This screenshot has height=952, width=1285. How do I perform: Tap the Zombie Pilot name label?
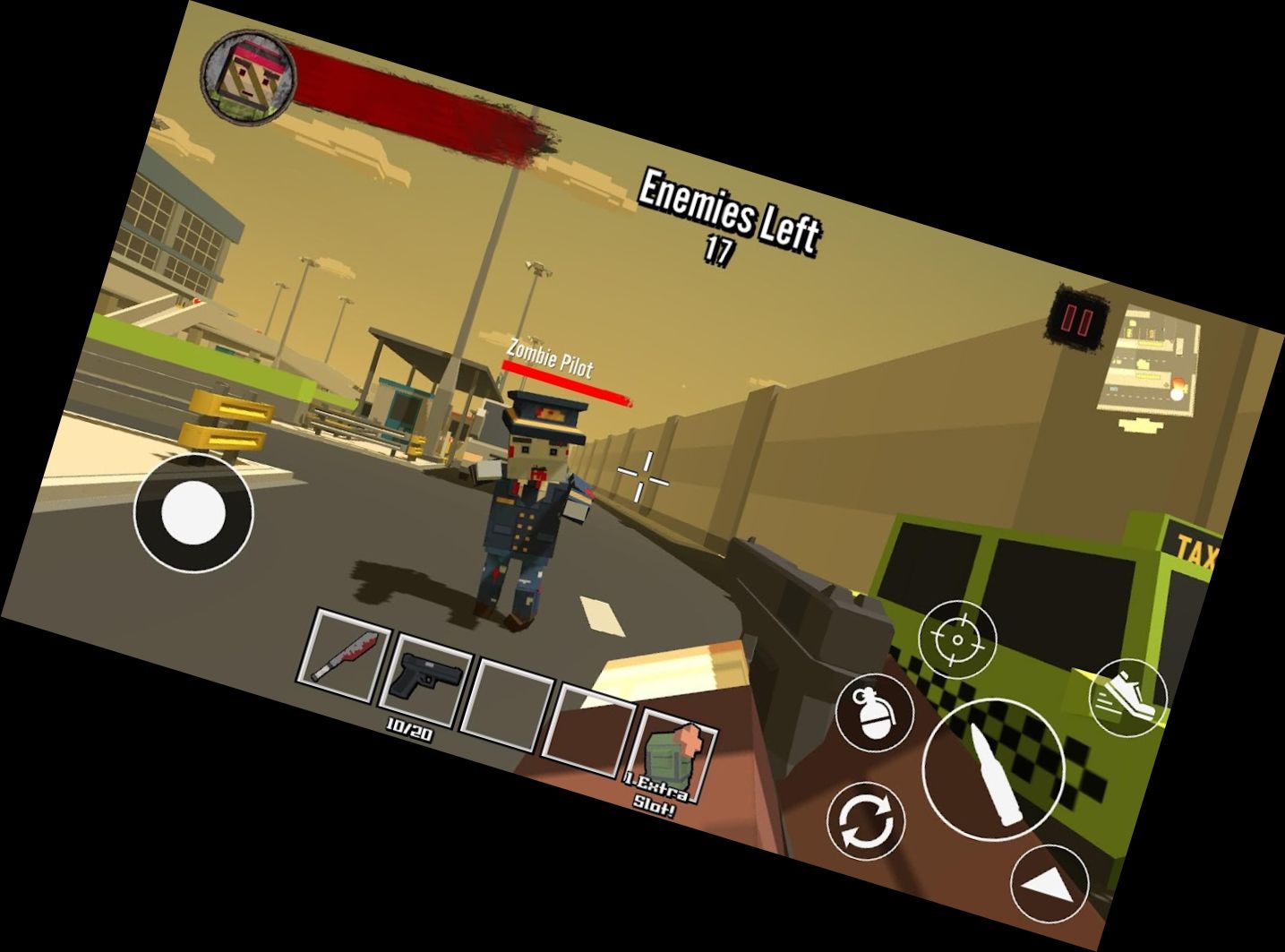click(549, 360)
